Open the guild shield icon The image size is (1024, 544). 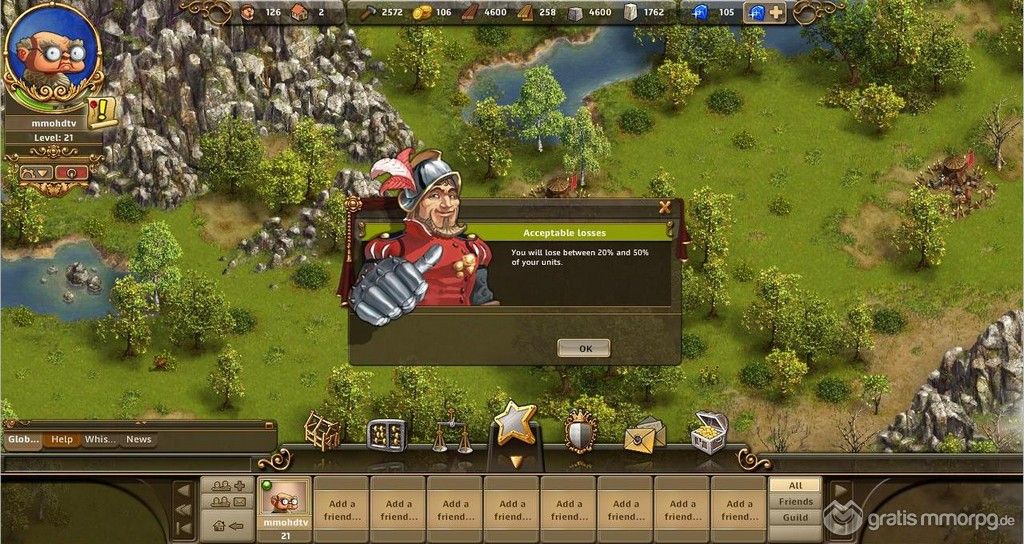click(x=580, y=432)
